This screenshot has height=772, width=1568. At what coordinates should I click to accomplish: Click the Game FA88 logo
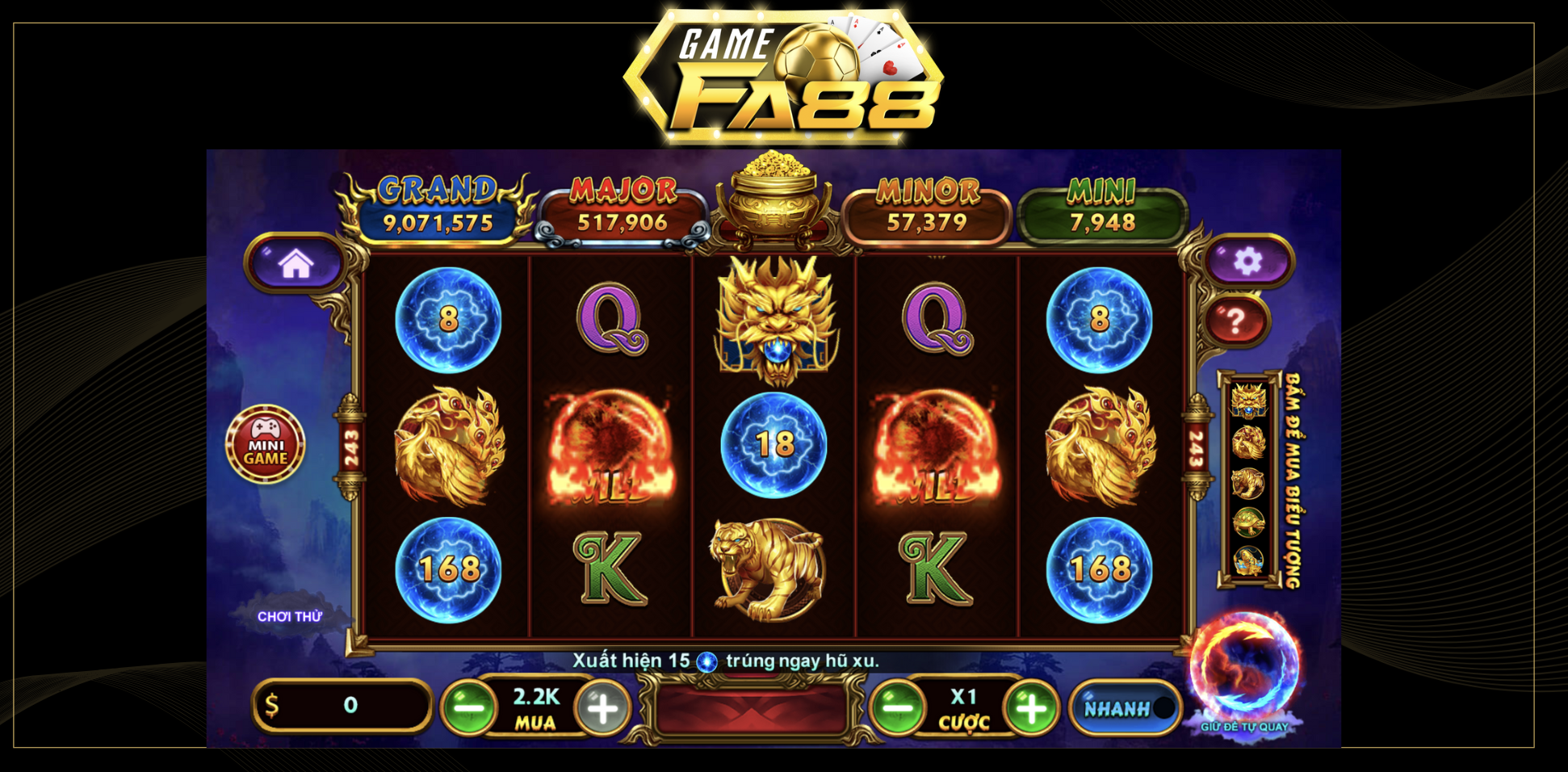784,77
